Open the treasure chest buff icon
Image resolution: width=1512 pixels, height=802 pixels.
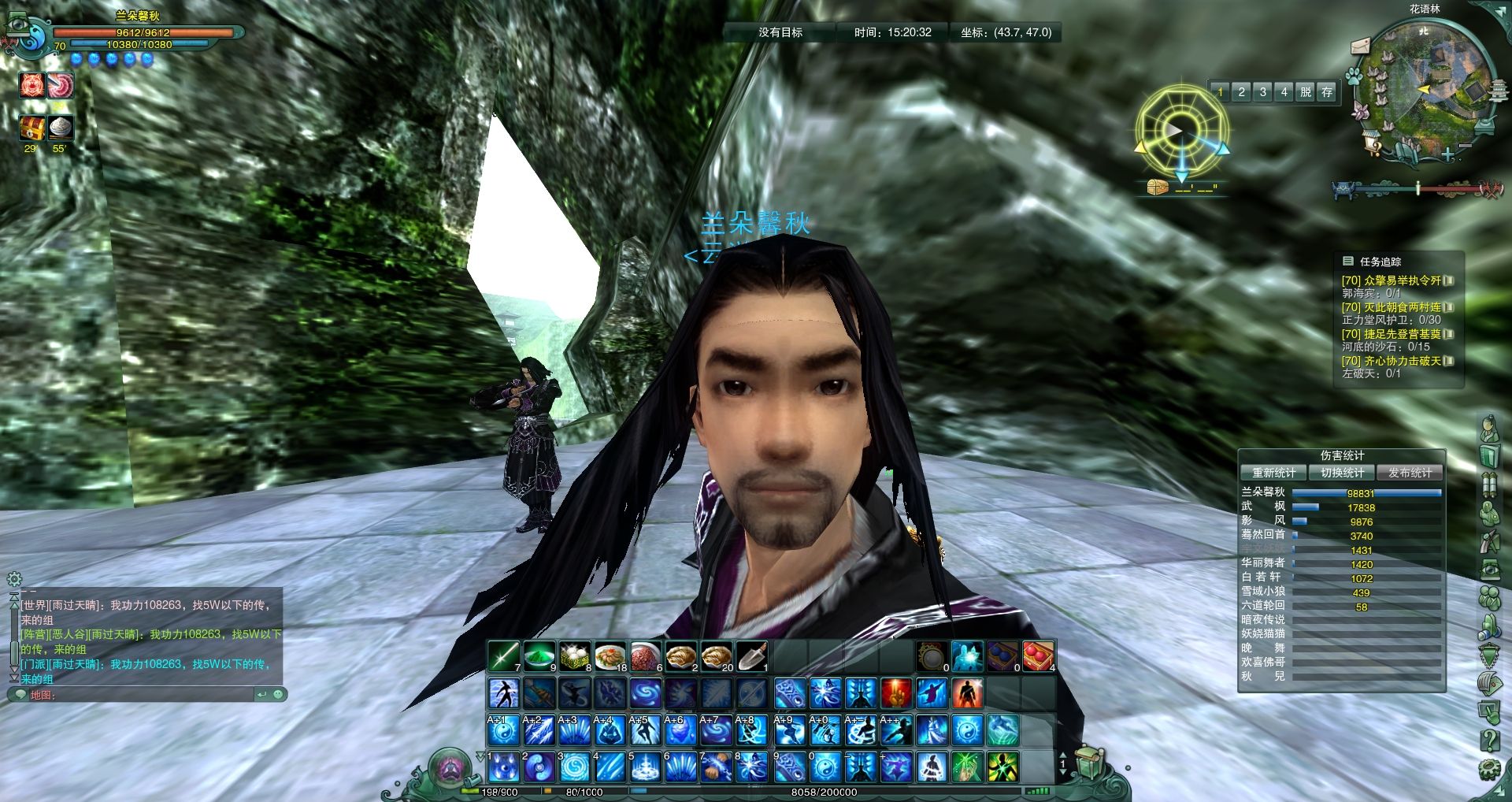[32, 128]
